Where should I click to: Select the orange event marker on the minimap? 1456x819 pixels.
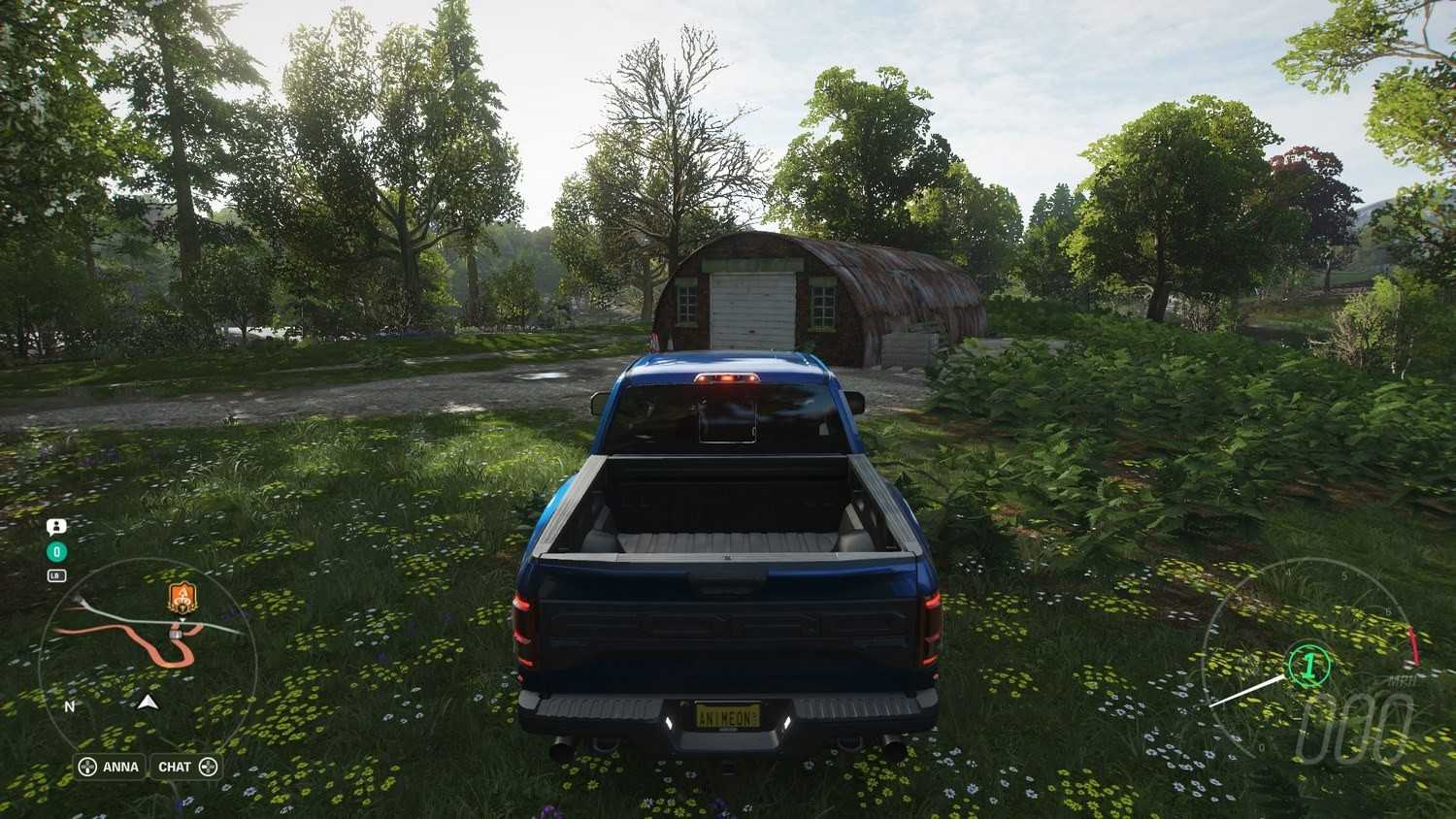(x=182, y=598)
